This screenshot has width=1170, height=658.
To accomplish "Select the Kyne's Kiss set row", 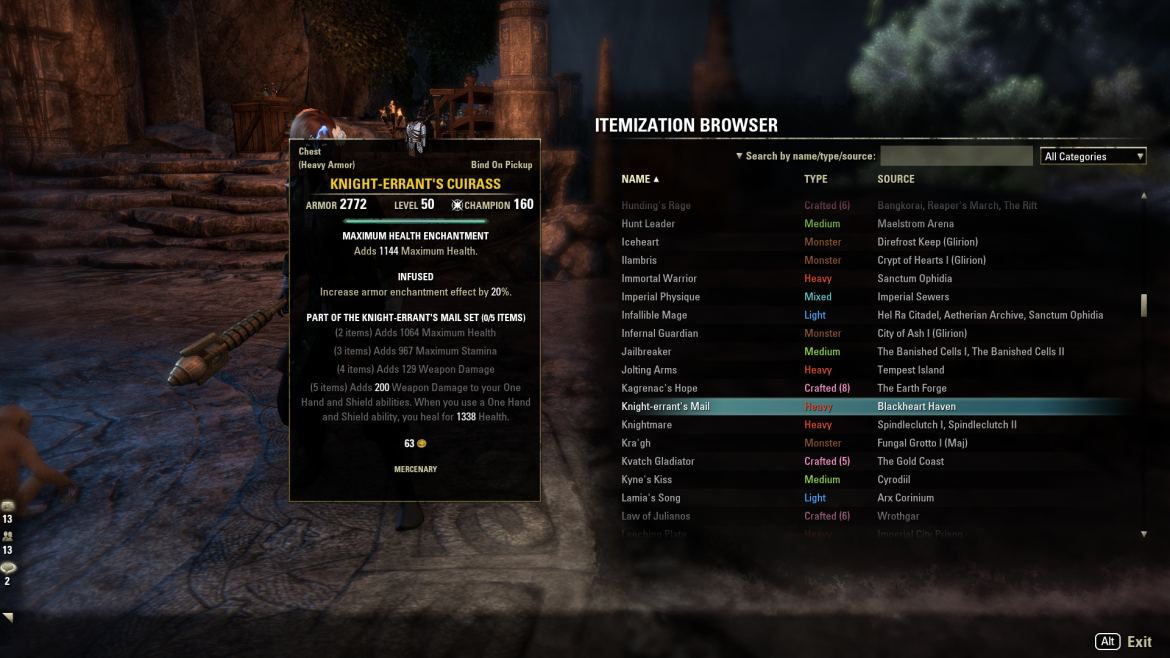I will [646, 480].
